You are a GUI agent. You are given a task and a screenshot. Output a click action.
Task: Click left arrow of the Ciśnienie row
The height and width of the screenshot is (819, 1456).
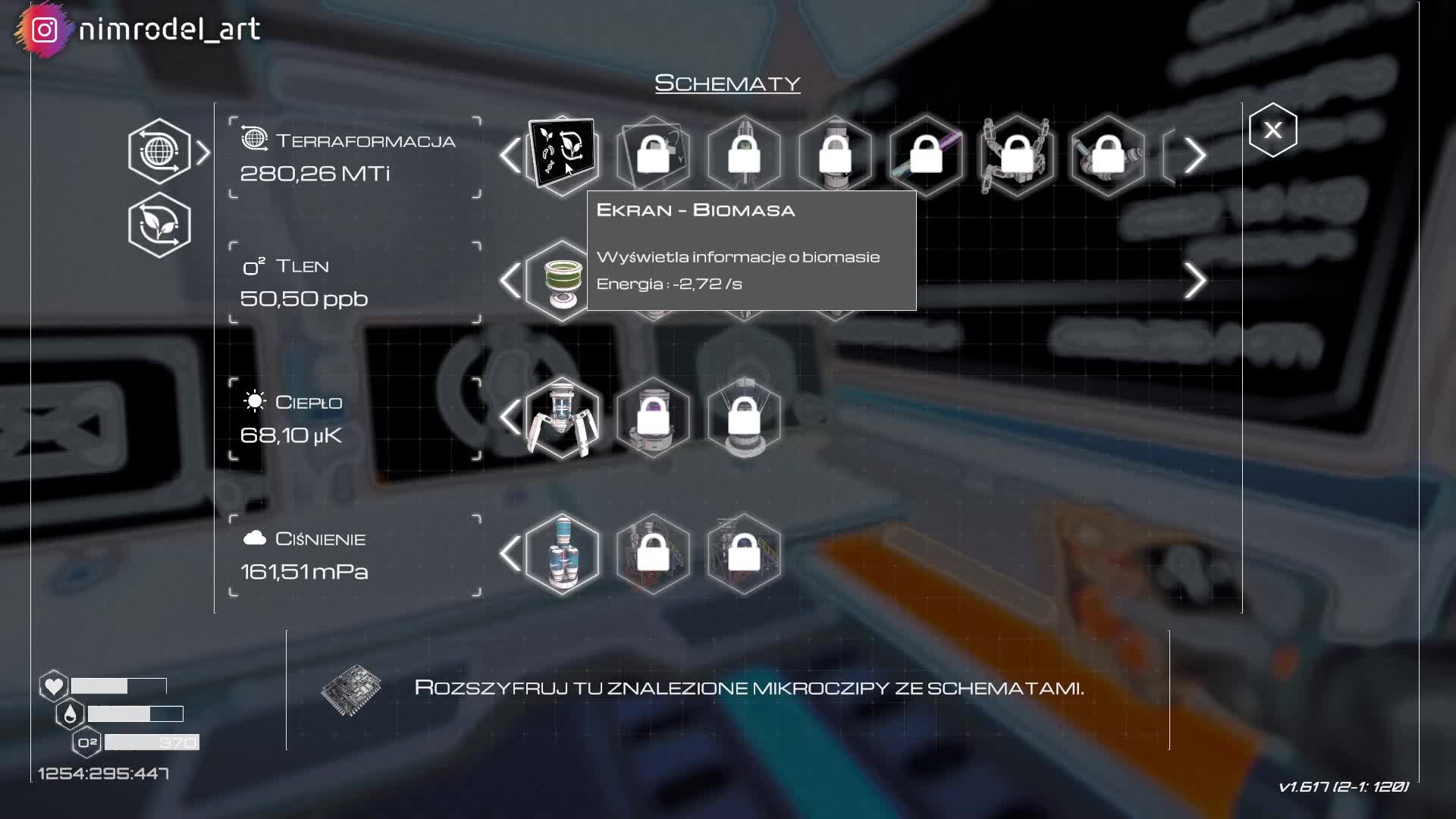(510, 554)
